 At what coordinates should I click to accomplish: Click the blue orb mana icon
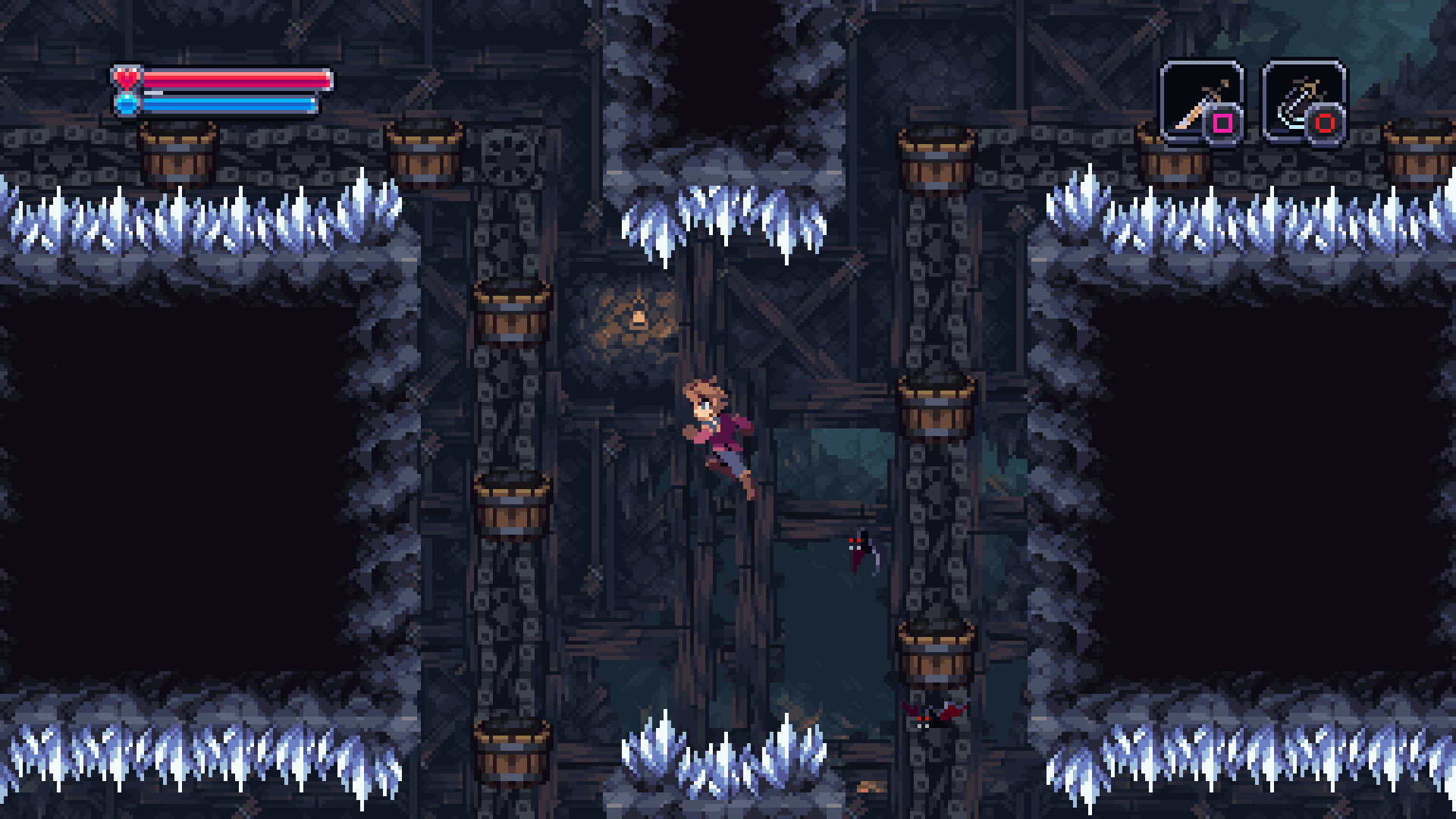coord(125,102)
